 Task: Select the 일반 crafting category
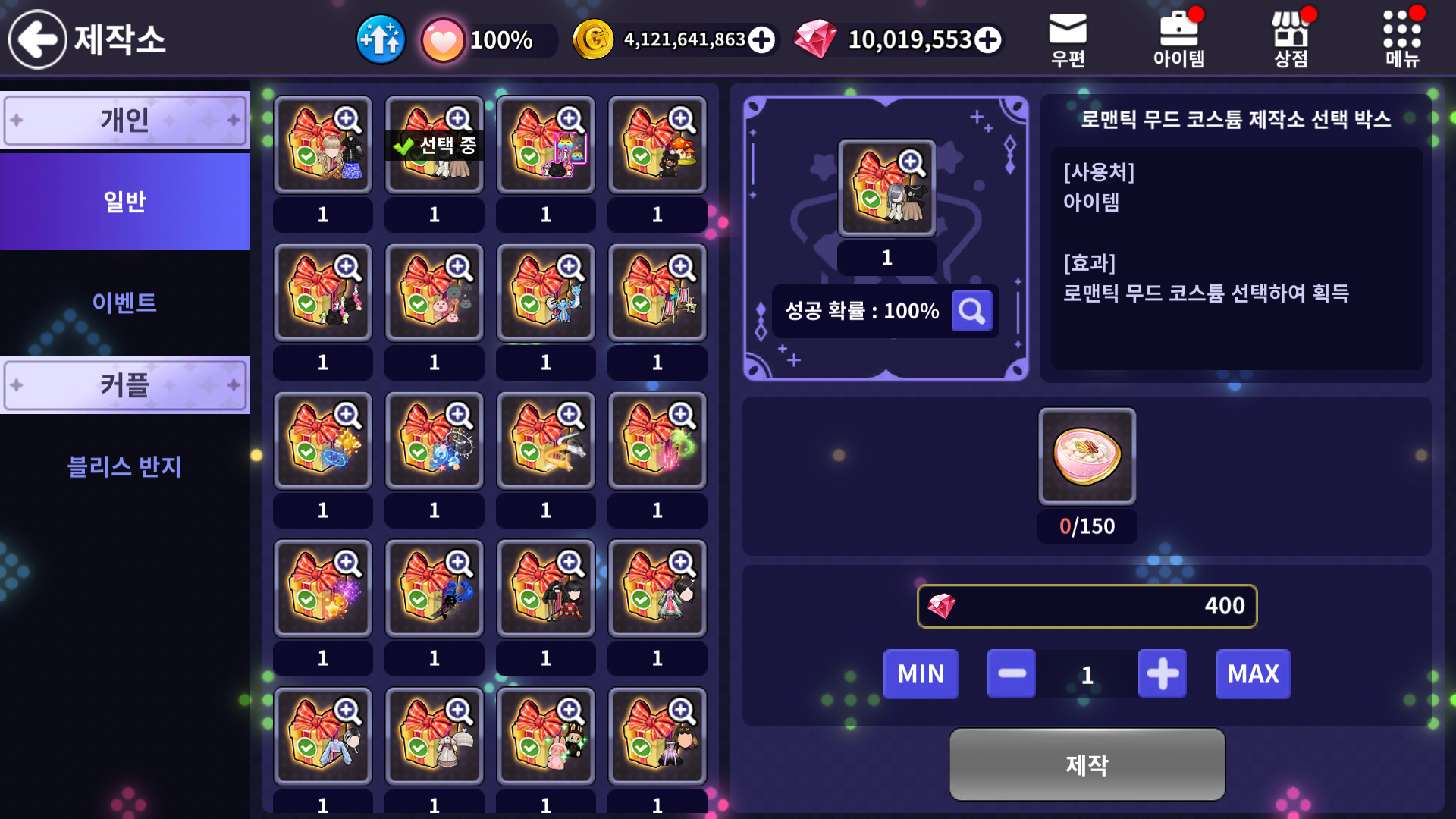(x=125, y=202)
